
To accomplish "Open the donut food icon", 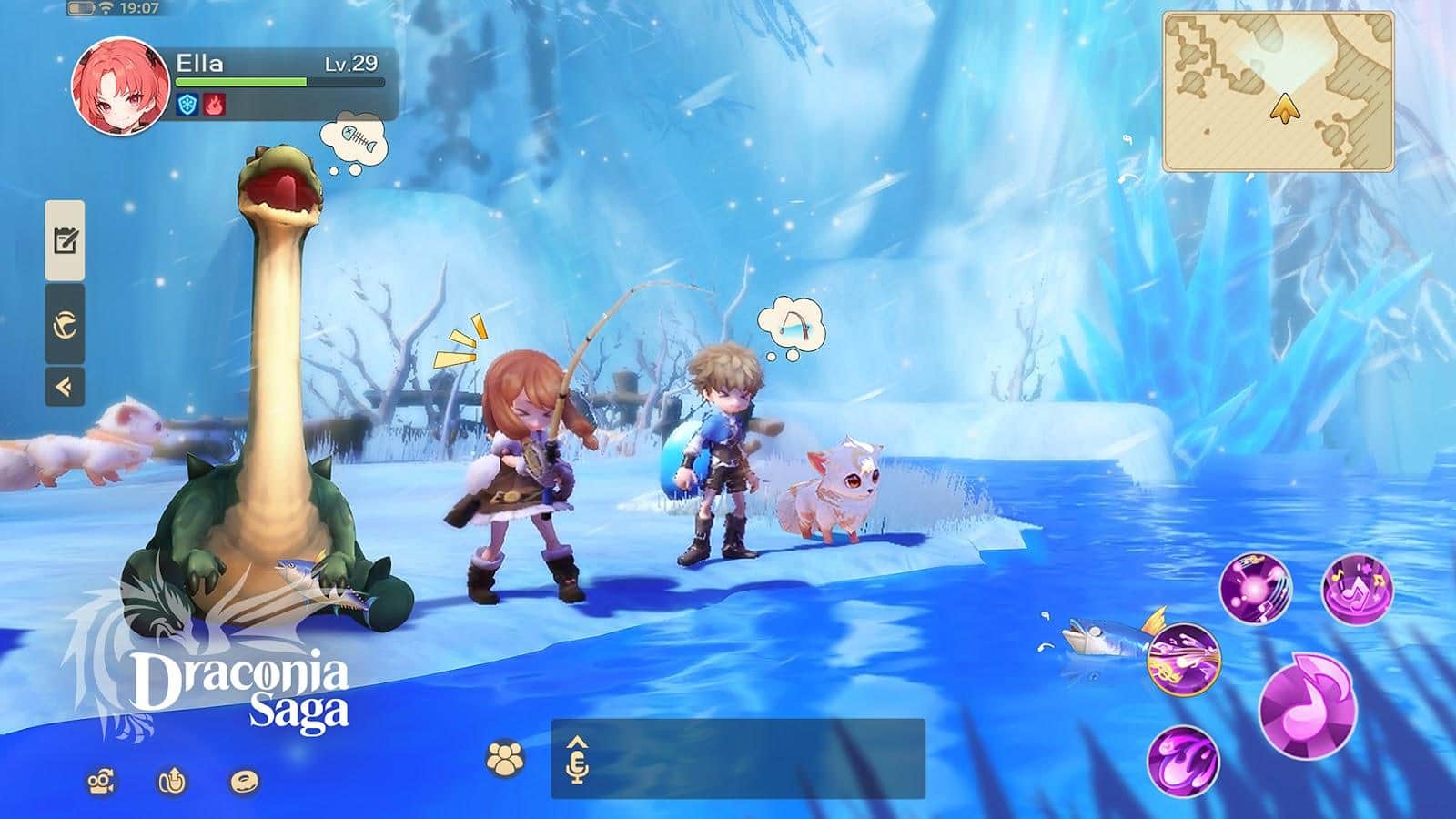I will 243,781.
